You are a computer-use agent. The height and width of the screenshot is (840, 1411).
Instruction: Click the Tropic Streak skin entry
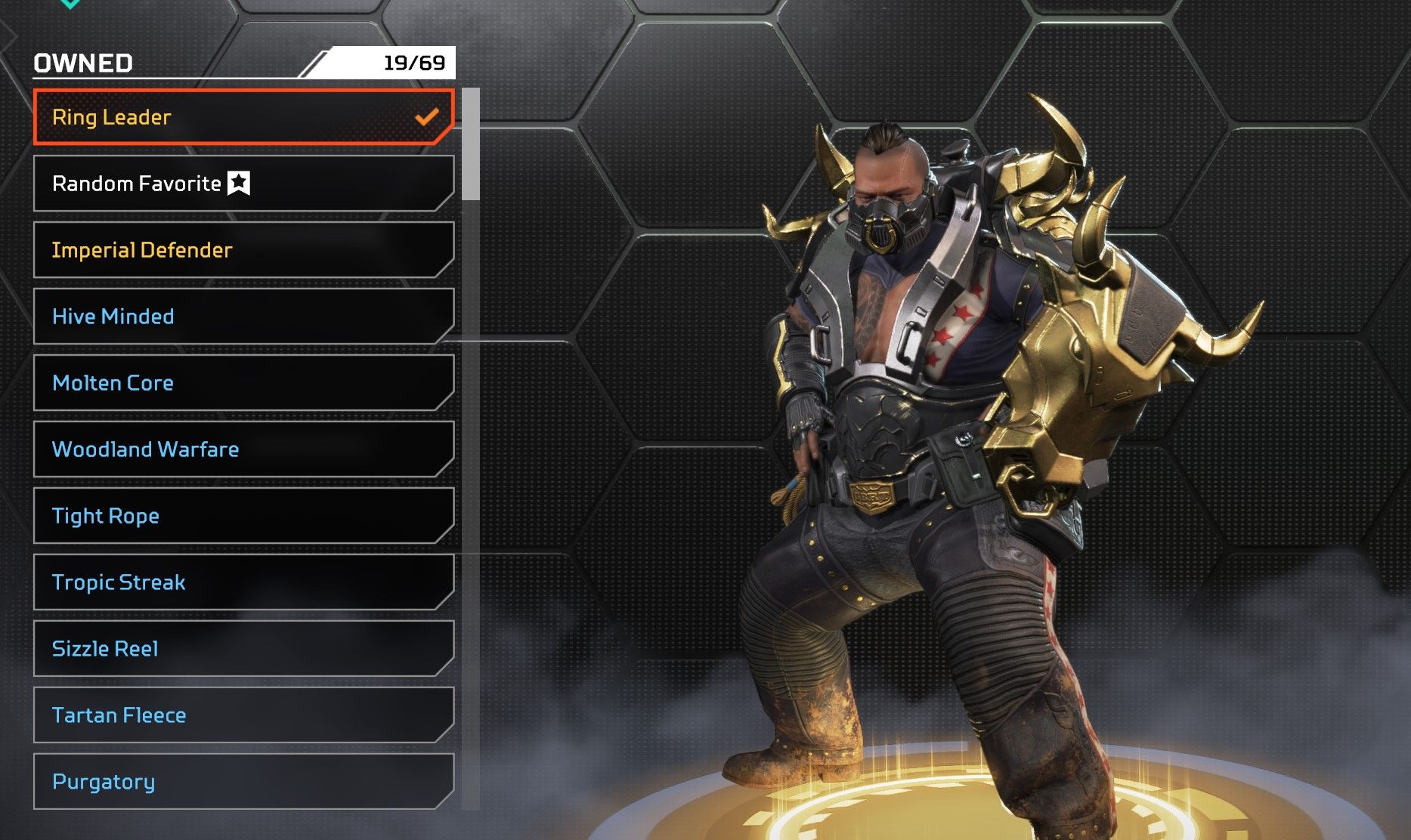pos(243,582)
